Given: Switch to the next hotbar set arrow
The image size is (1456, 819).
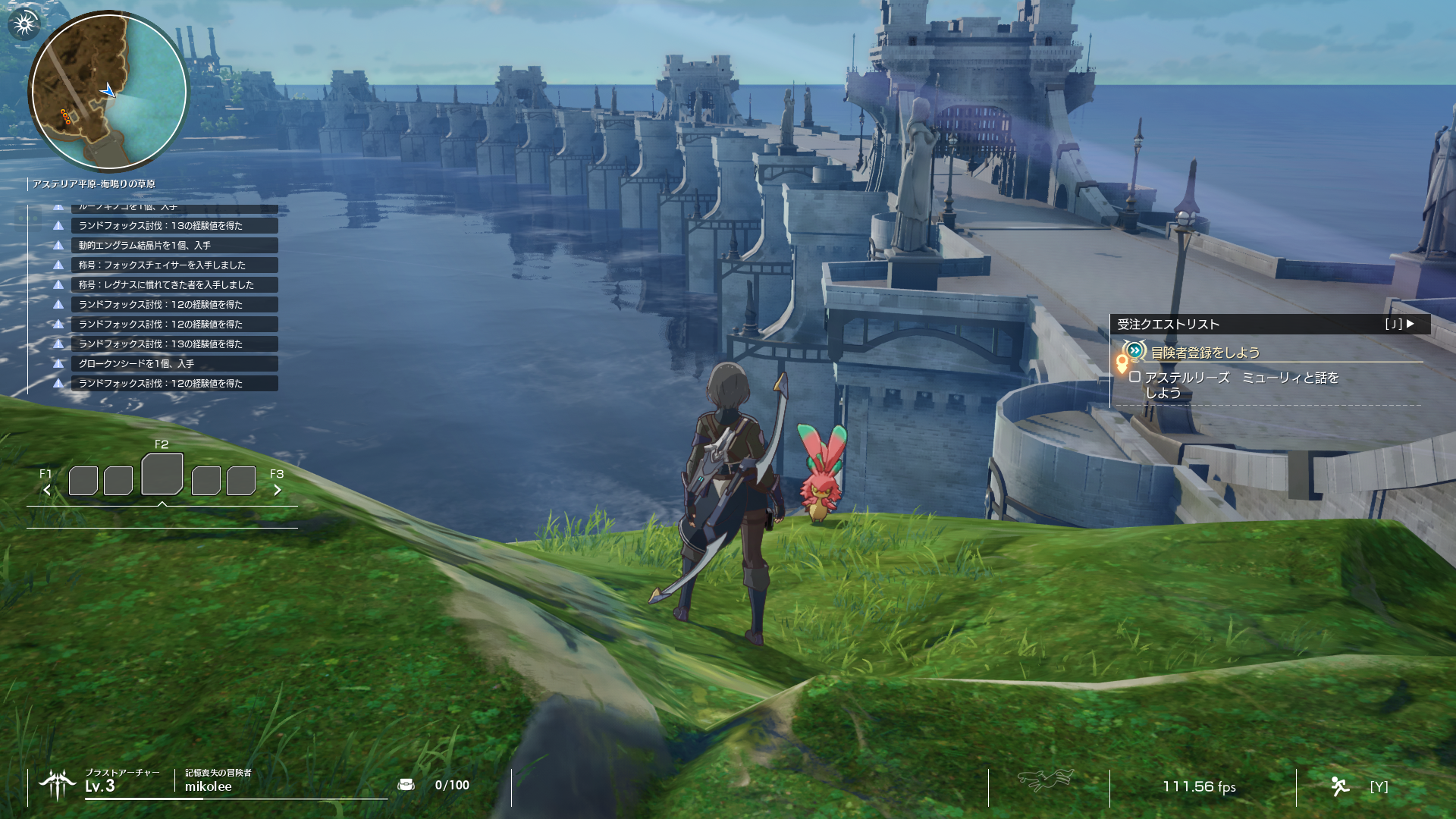Looking at the screenshot, I should [x=278, y=490].
